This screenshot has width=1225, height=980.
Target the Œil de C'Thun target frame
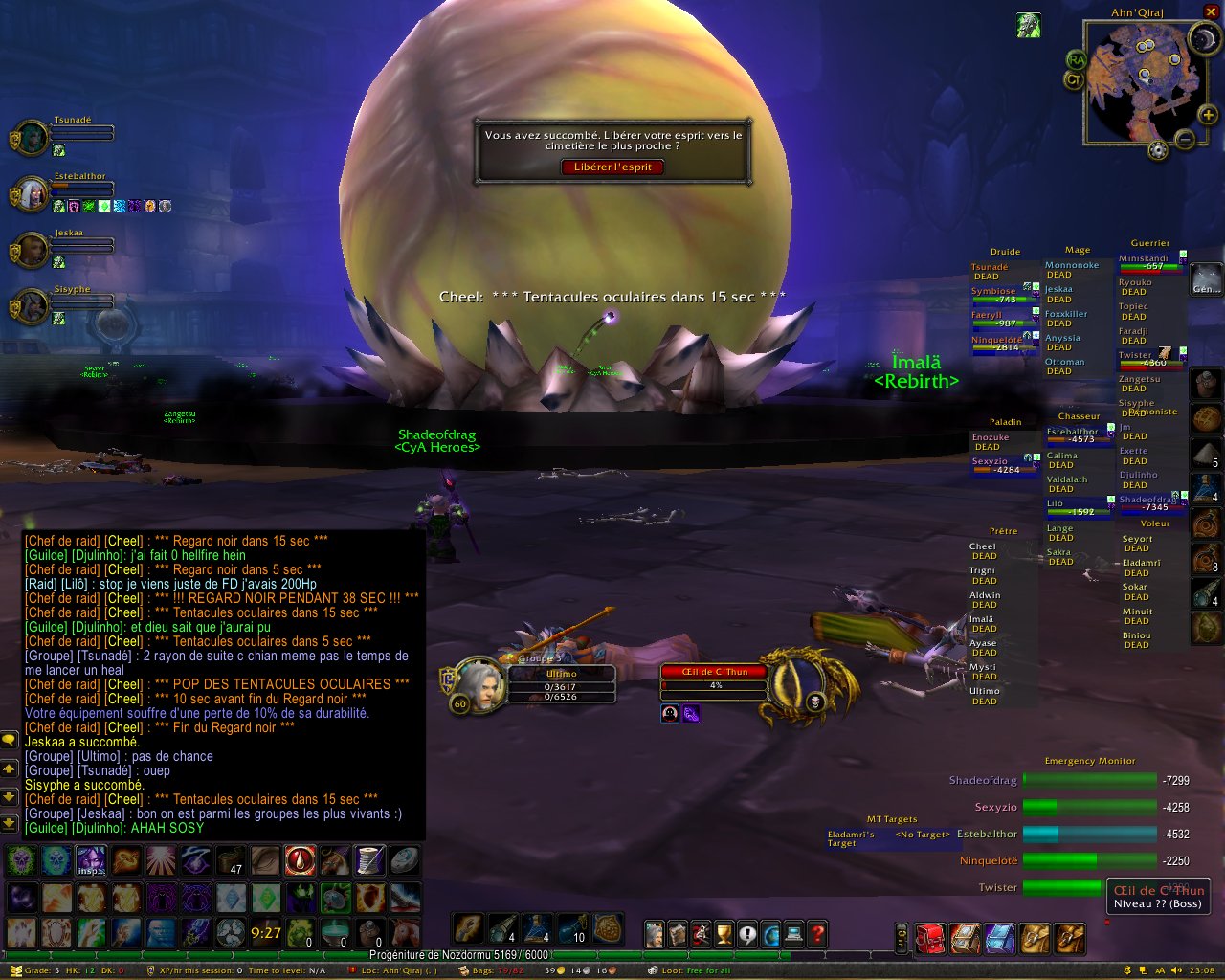(713, 672)
